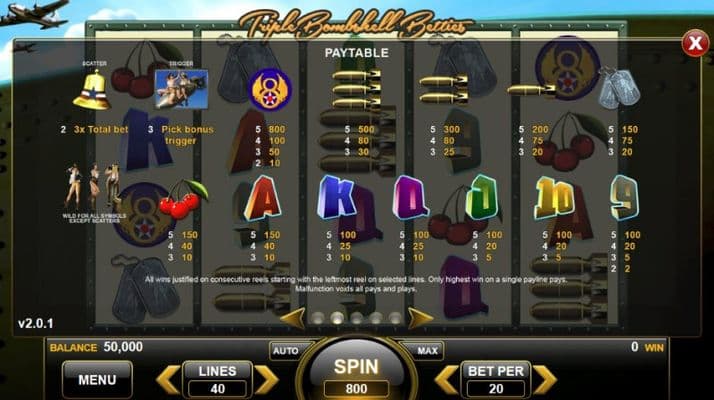Increase the number of lines

tap(266, 379)
